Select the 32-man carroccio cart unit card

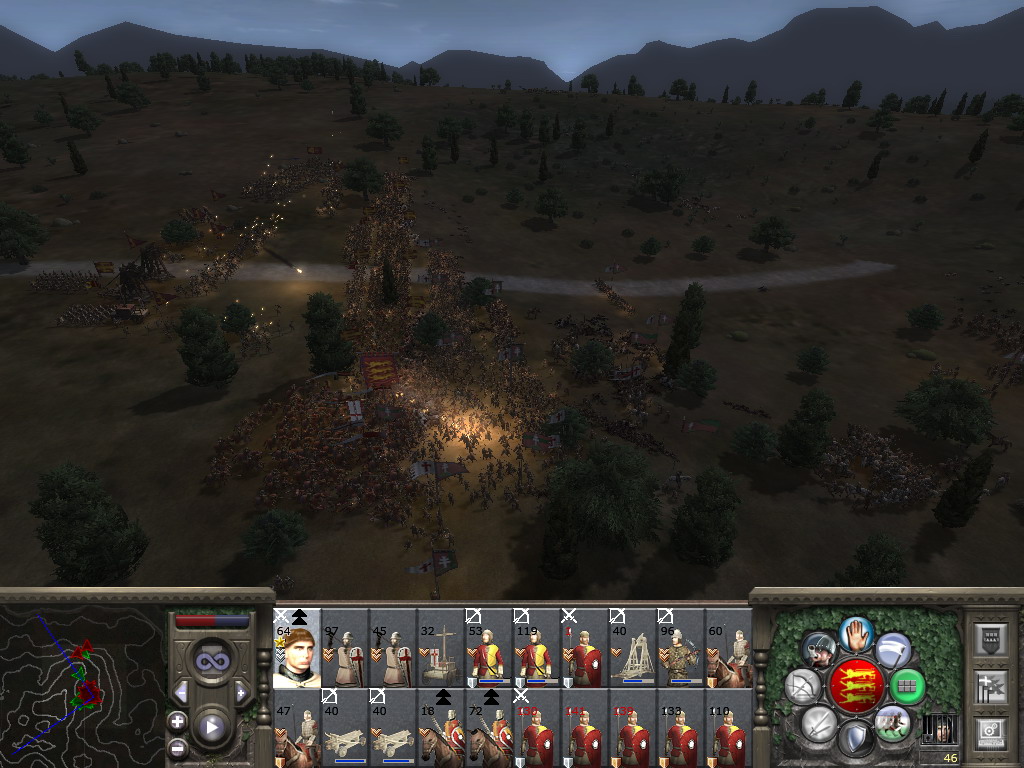coord(440,650)
